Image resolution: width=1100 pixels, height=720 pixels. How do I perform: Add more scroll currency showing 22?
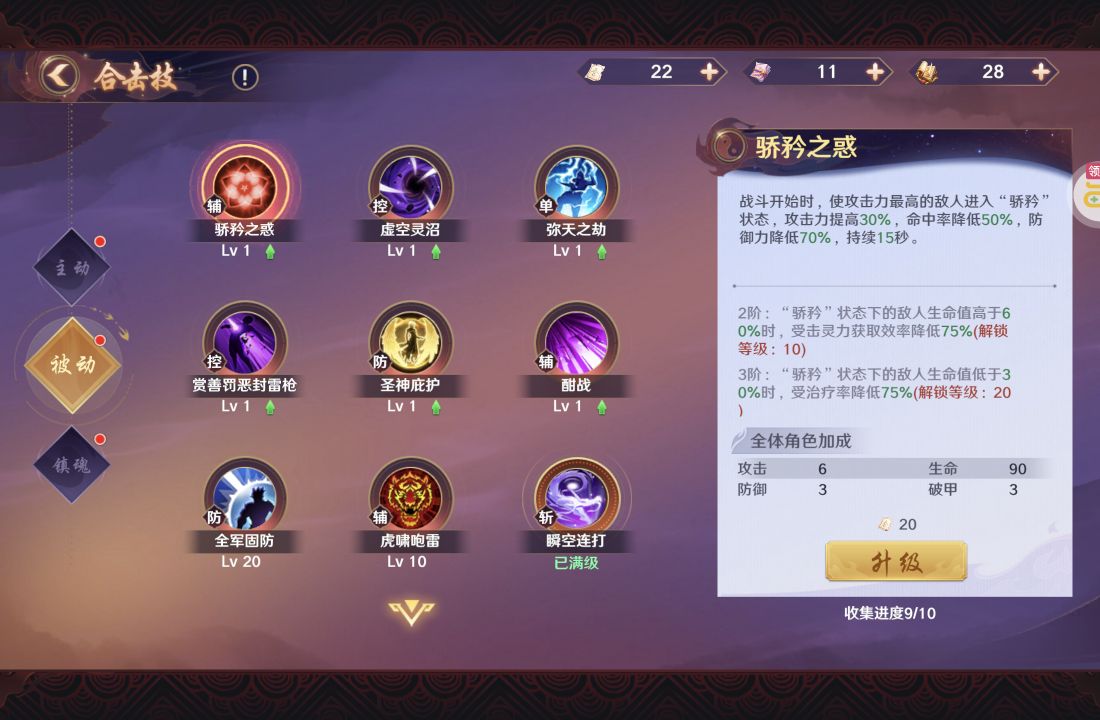709,72
